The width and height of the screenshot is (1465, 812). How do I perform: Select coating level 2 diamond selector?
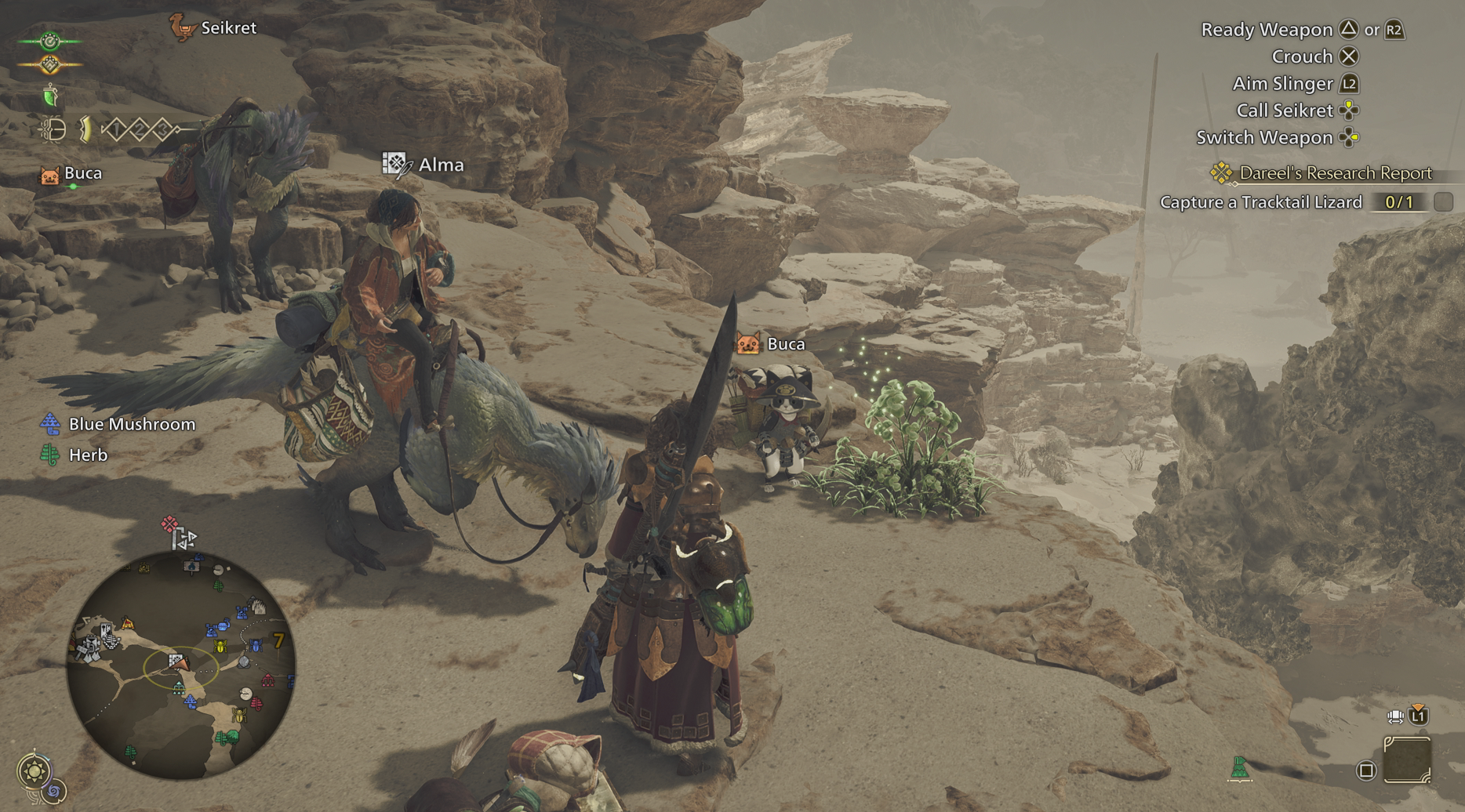140,129
